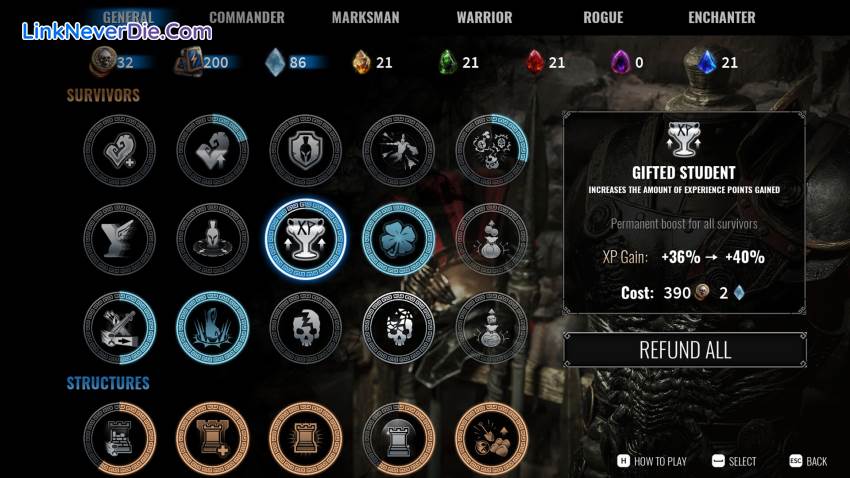Select the hand rising from spikes upgrade
850x478 pixels.
coord(212,328)
